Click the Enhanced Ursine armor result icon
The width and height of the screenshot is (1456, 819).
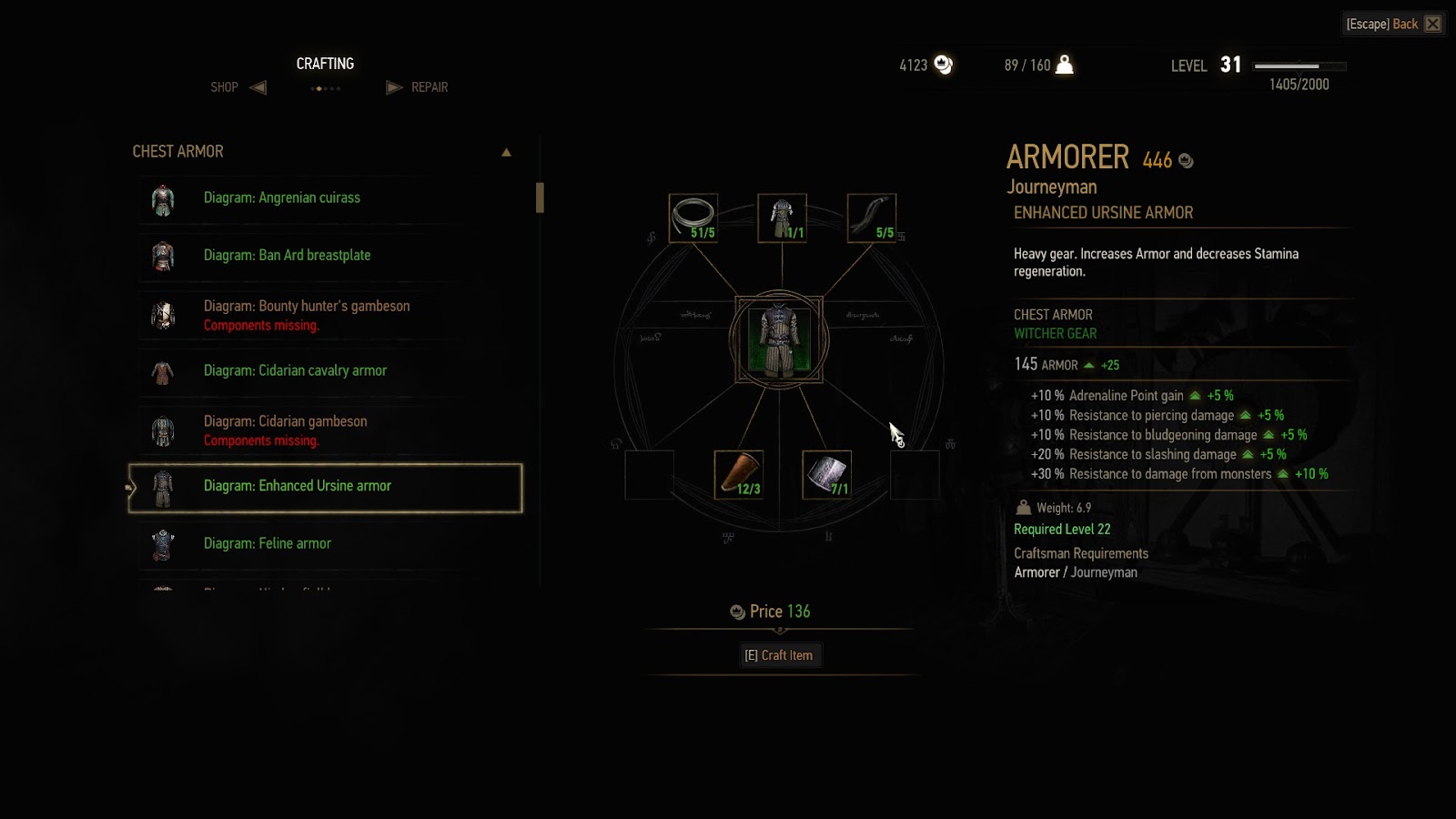tap(779, 339)
